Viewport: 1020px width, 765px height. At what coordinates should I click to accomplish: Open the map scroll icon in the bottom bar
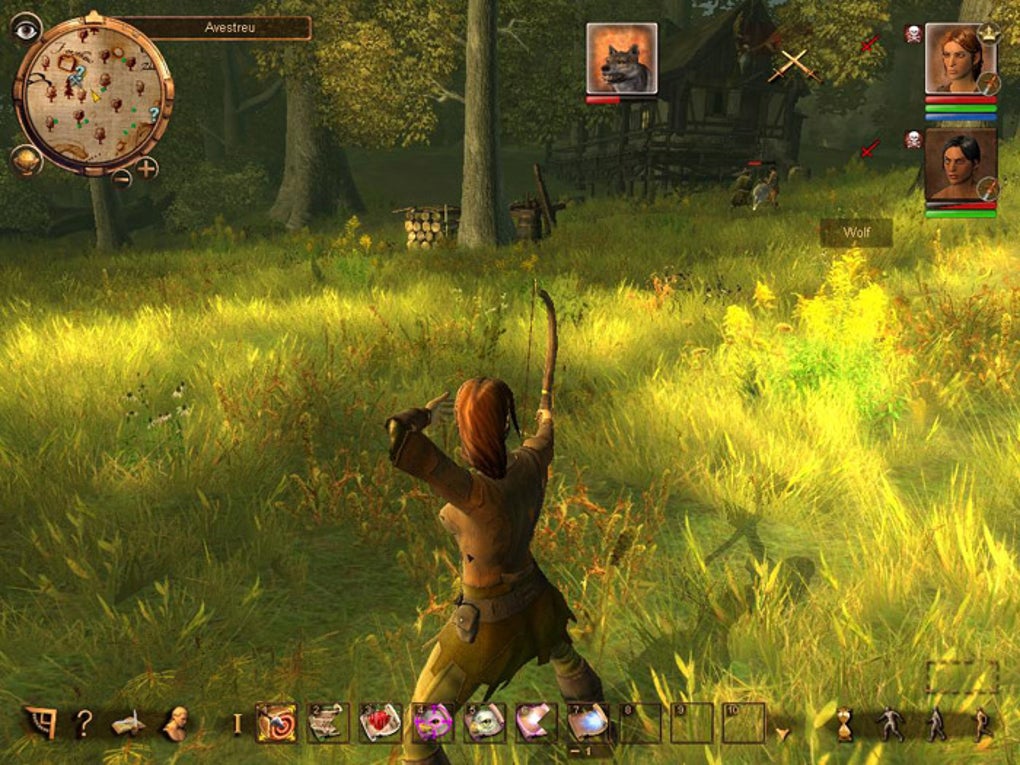coord(129,723)
